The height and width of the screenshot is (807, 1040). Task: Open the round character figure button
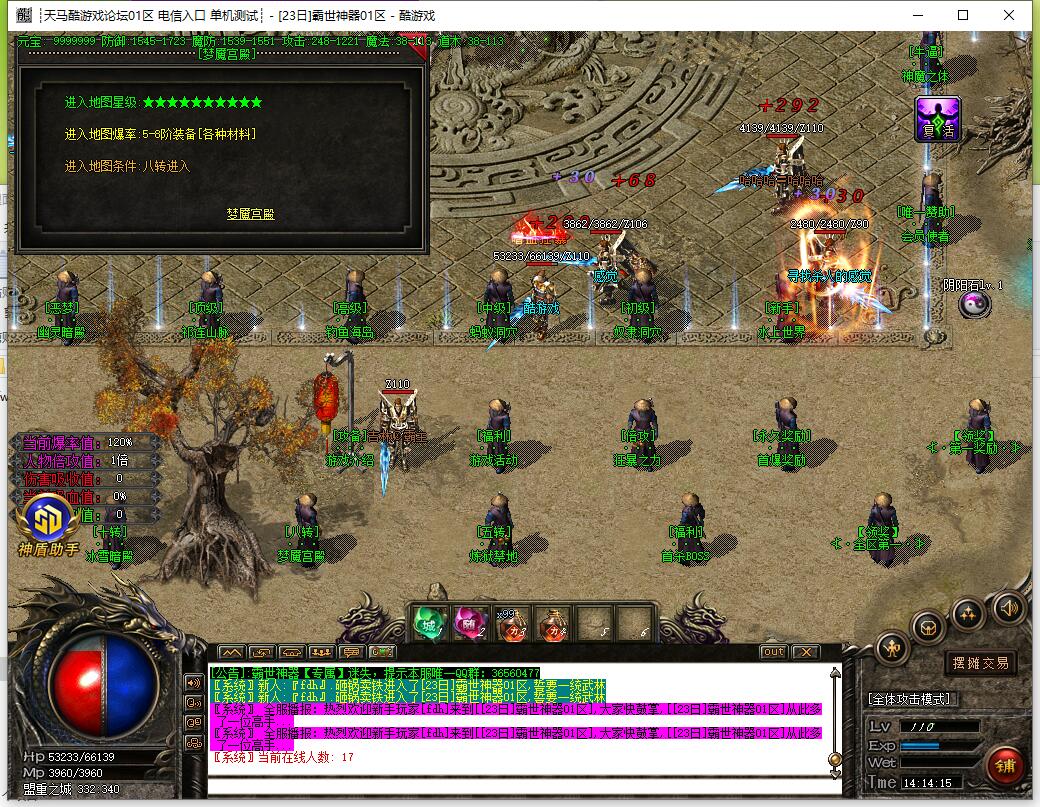point(892,649)
